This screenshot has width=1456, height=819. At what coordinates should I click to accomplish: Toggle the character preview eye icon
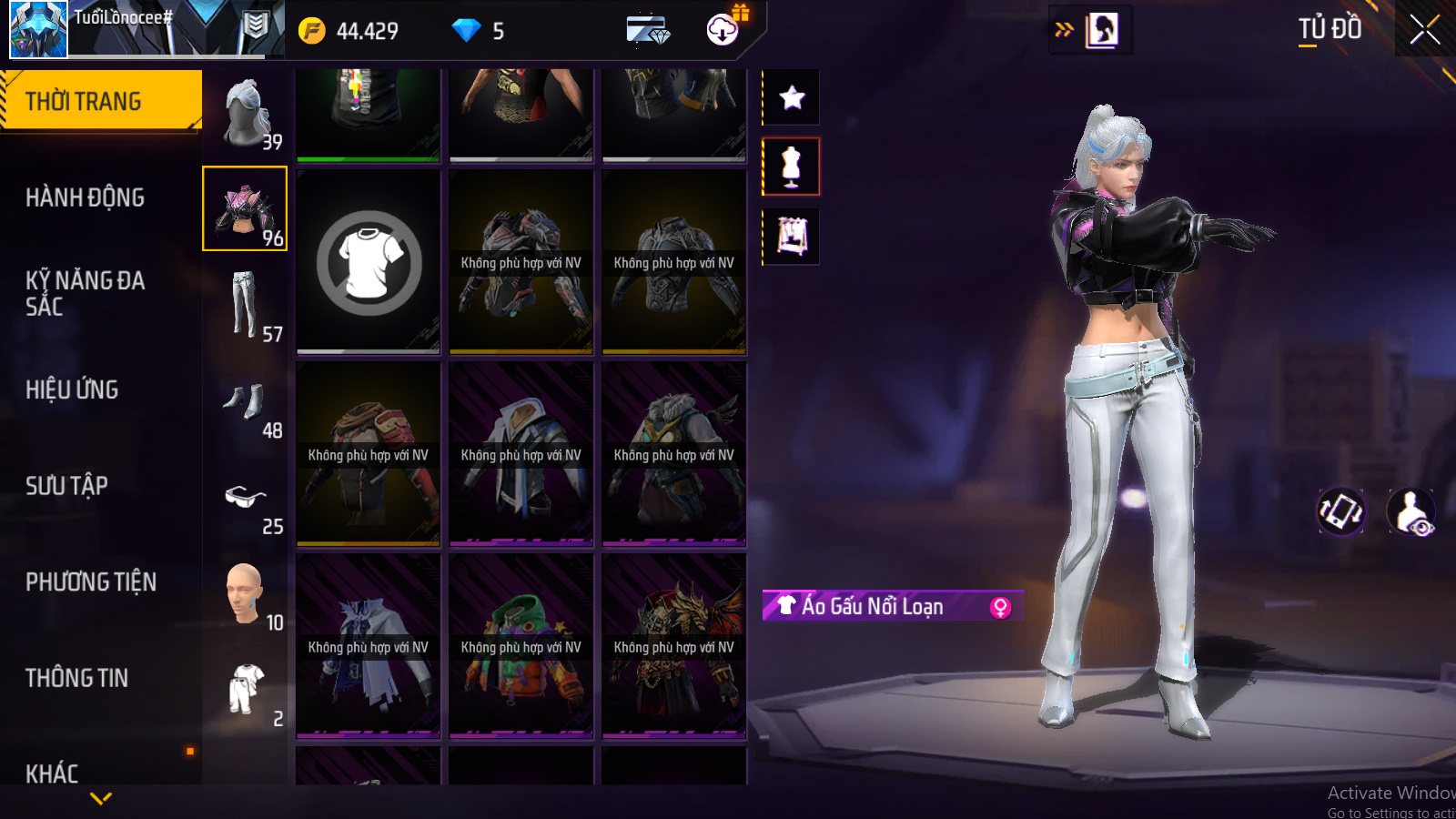(x=1411, y=511)
